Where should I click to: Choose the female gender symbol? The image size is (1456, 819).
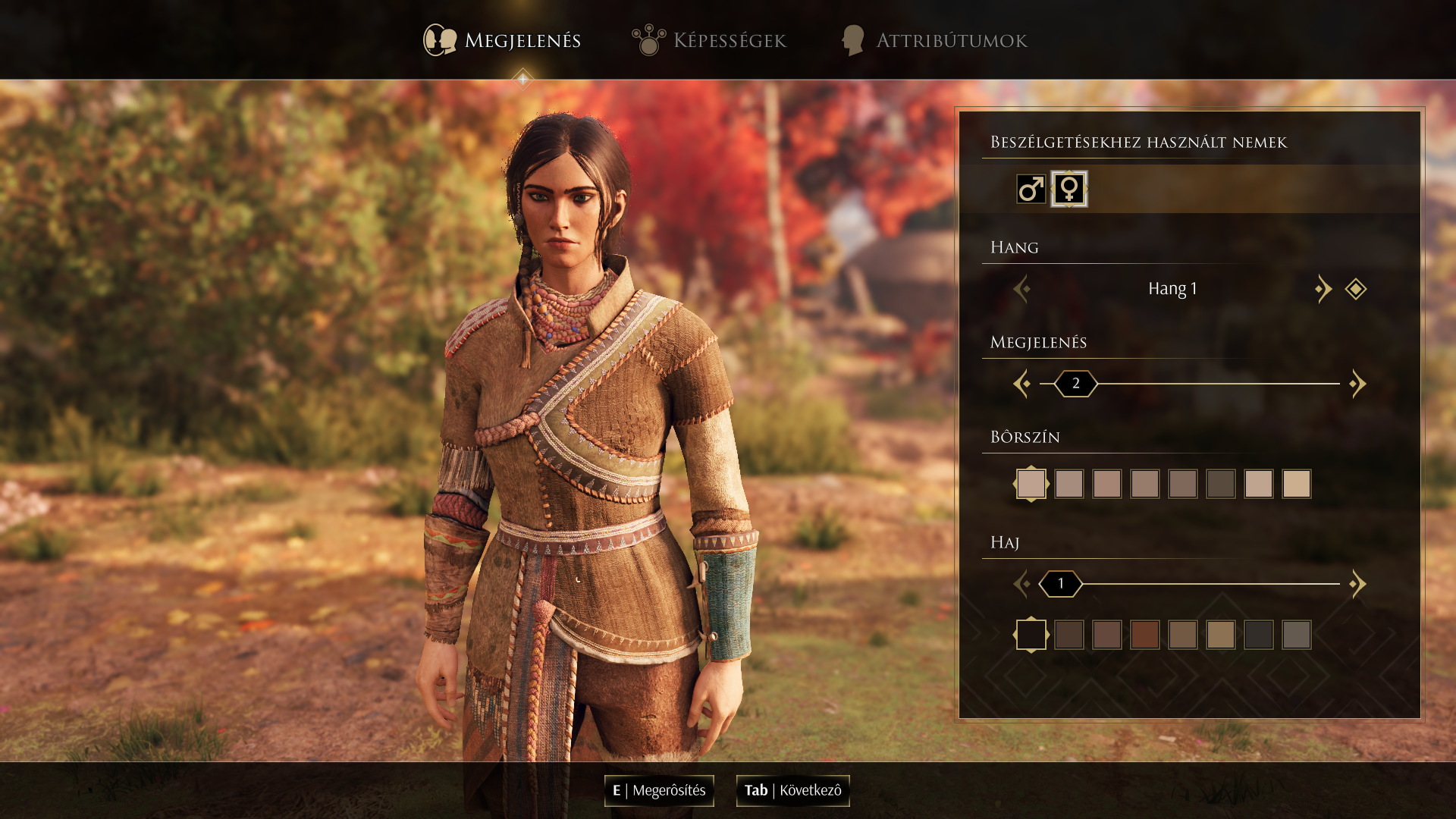[1069, 189]
